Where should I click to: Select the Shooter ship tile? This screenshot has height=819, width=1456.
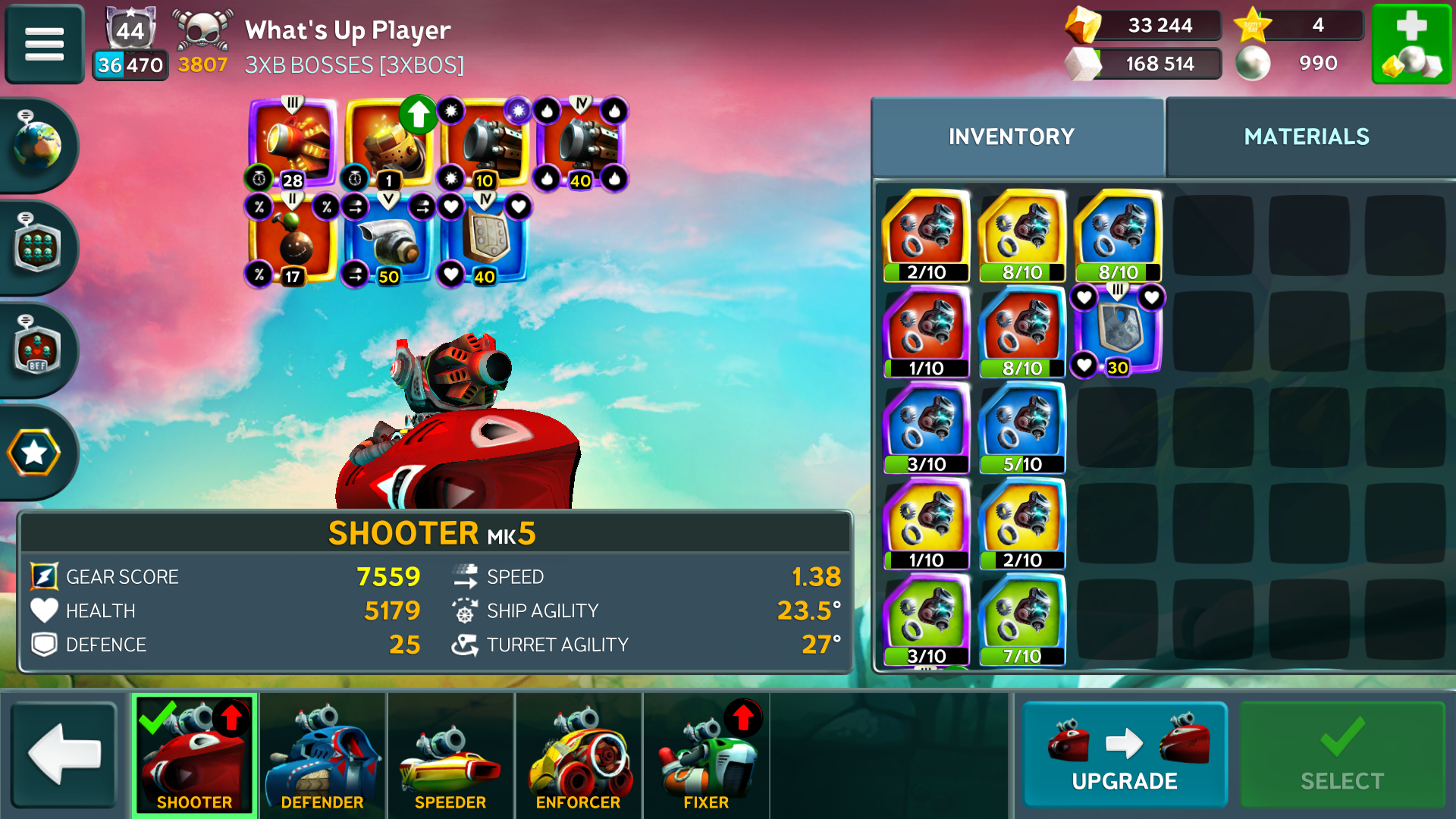(x=195, y=755)
